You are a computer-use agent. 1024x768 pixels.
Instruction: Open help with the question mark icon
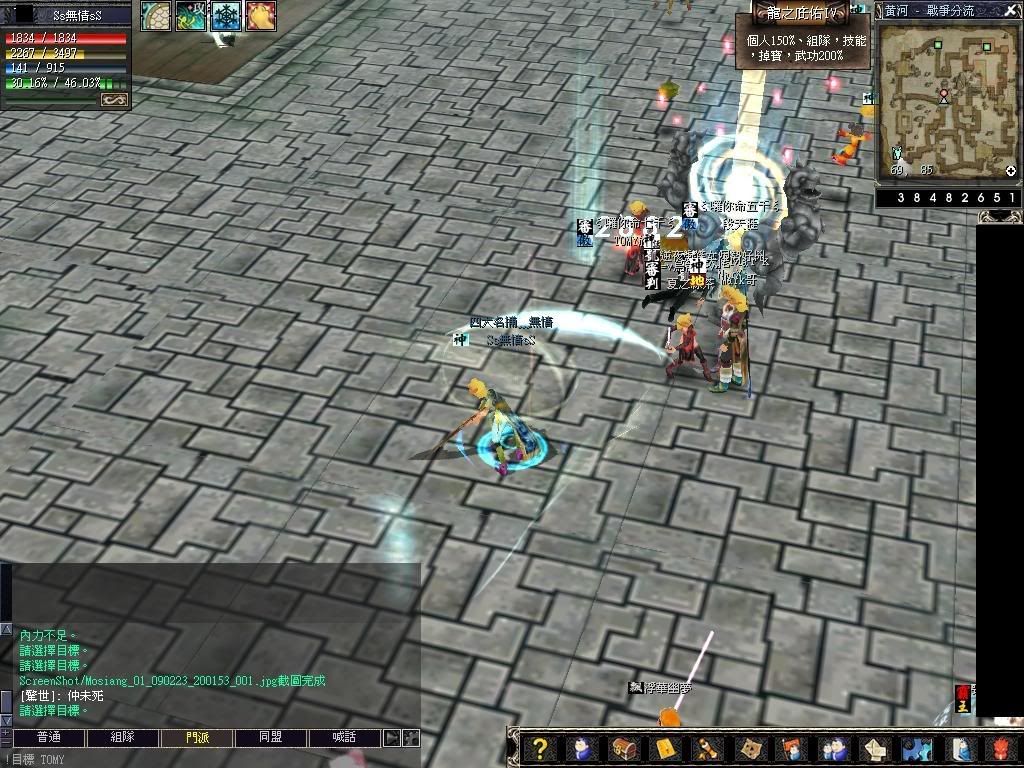pyautogui.click(x=540, y=748)
